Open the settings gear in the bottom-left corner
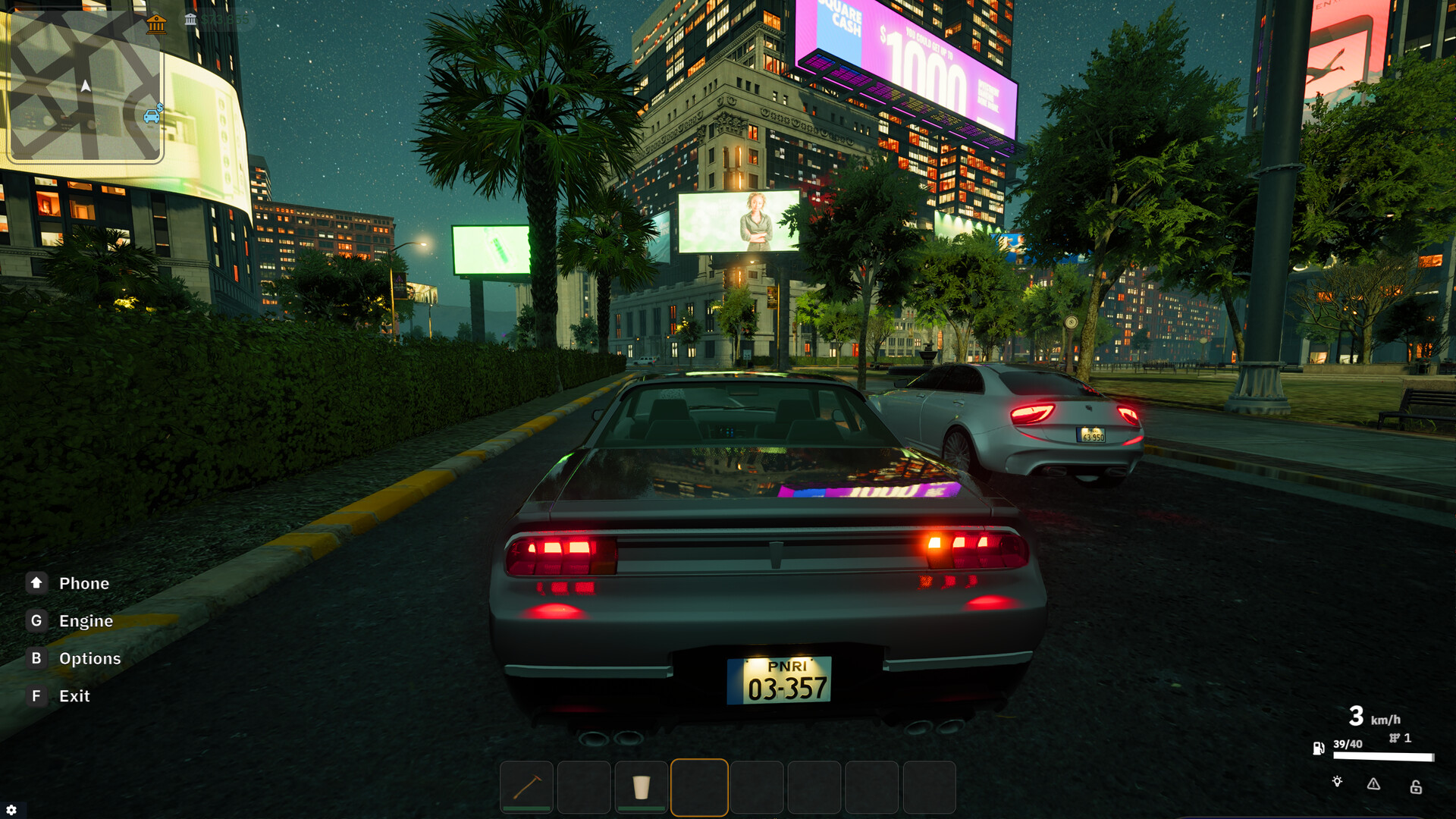The height and width of the screenshot is (819, 1456). 11,808
